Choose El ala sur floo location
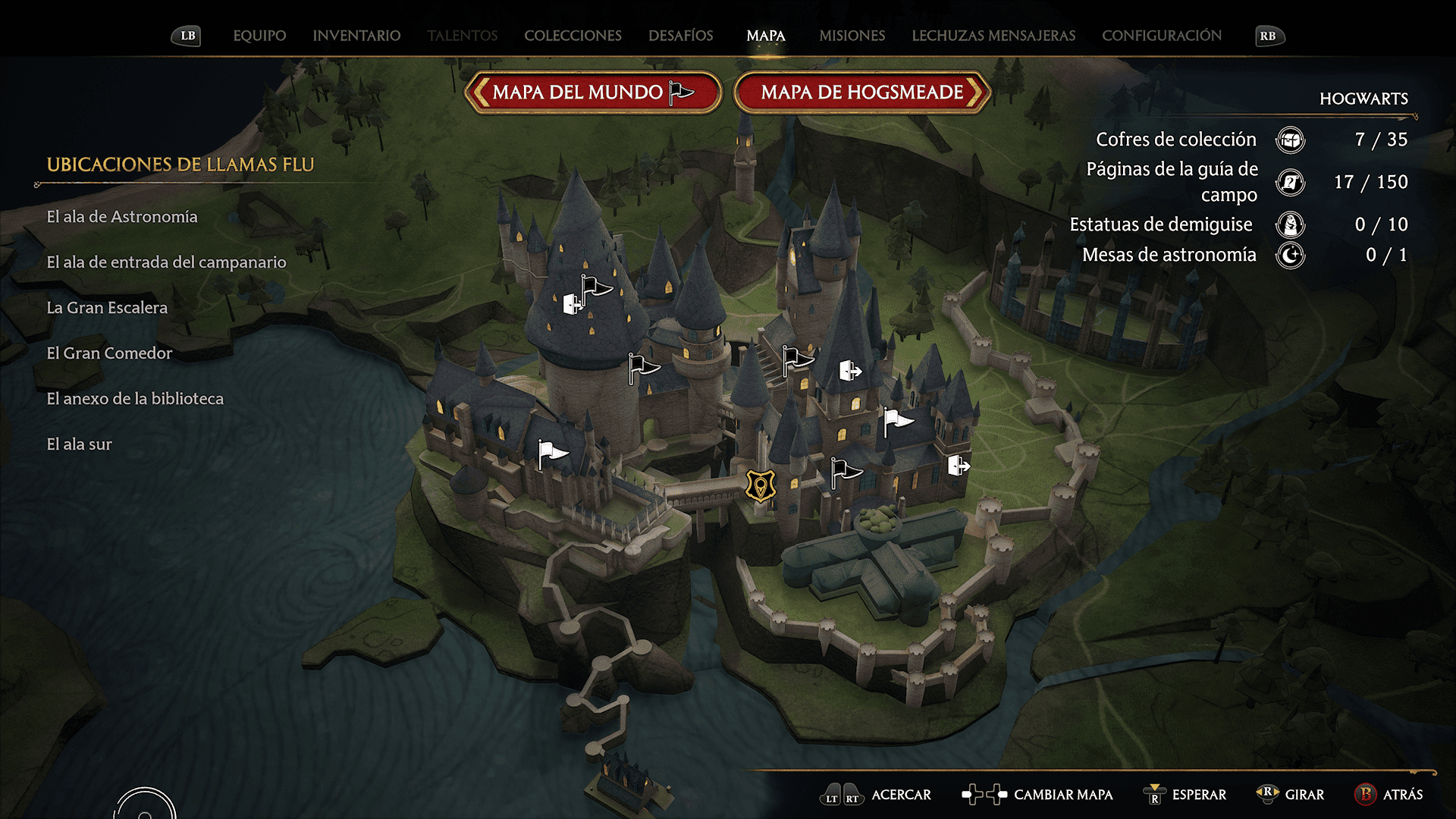The height and width of the screenshot is (819, 1456). [79, 444]
